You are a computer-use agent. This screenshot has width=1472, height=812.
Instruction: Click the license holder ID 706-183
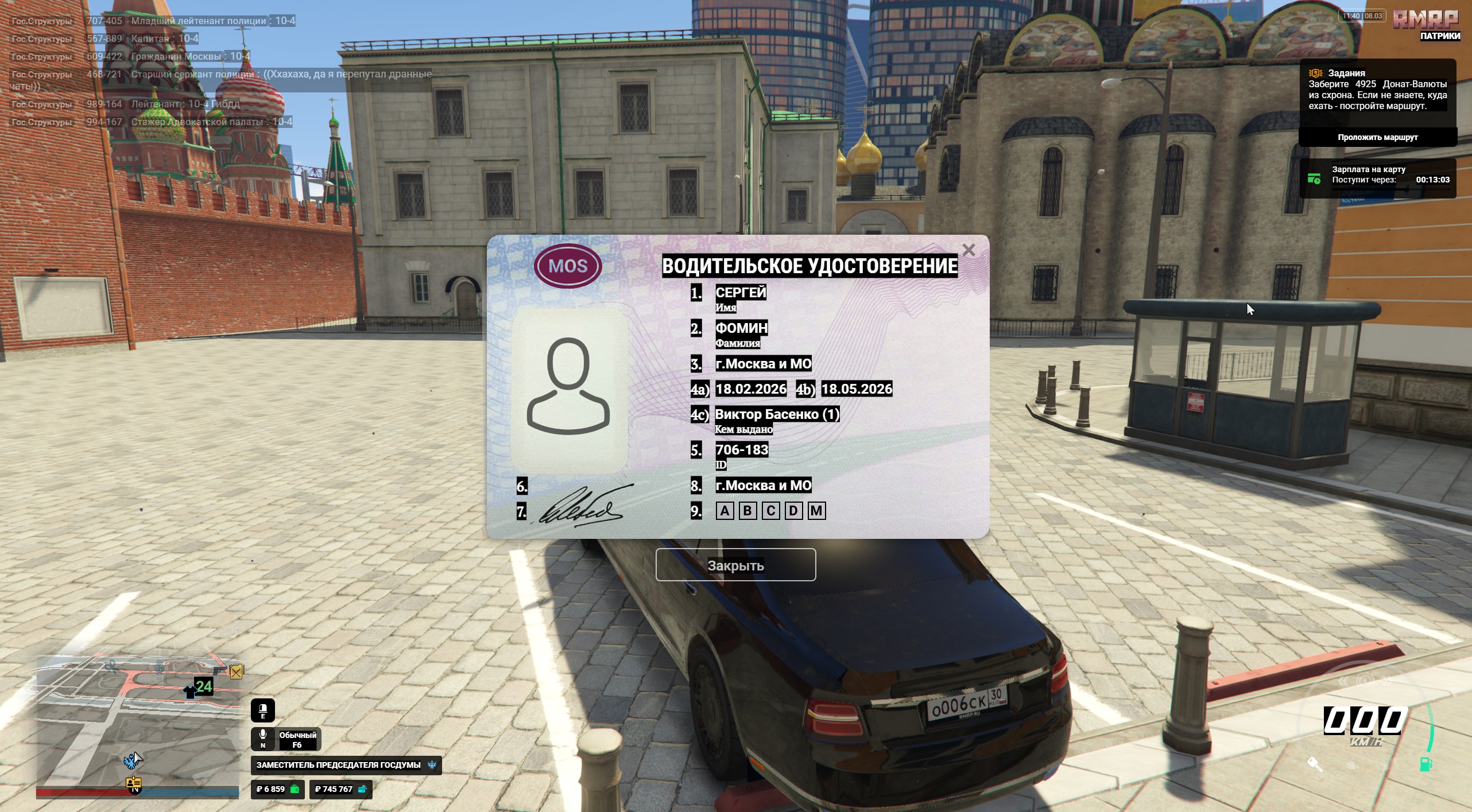click(742, 450)
